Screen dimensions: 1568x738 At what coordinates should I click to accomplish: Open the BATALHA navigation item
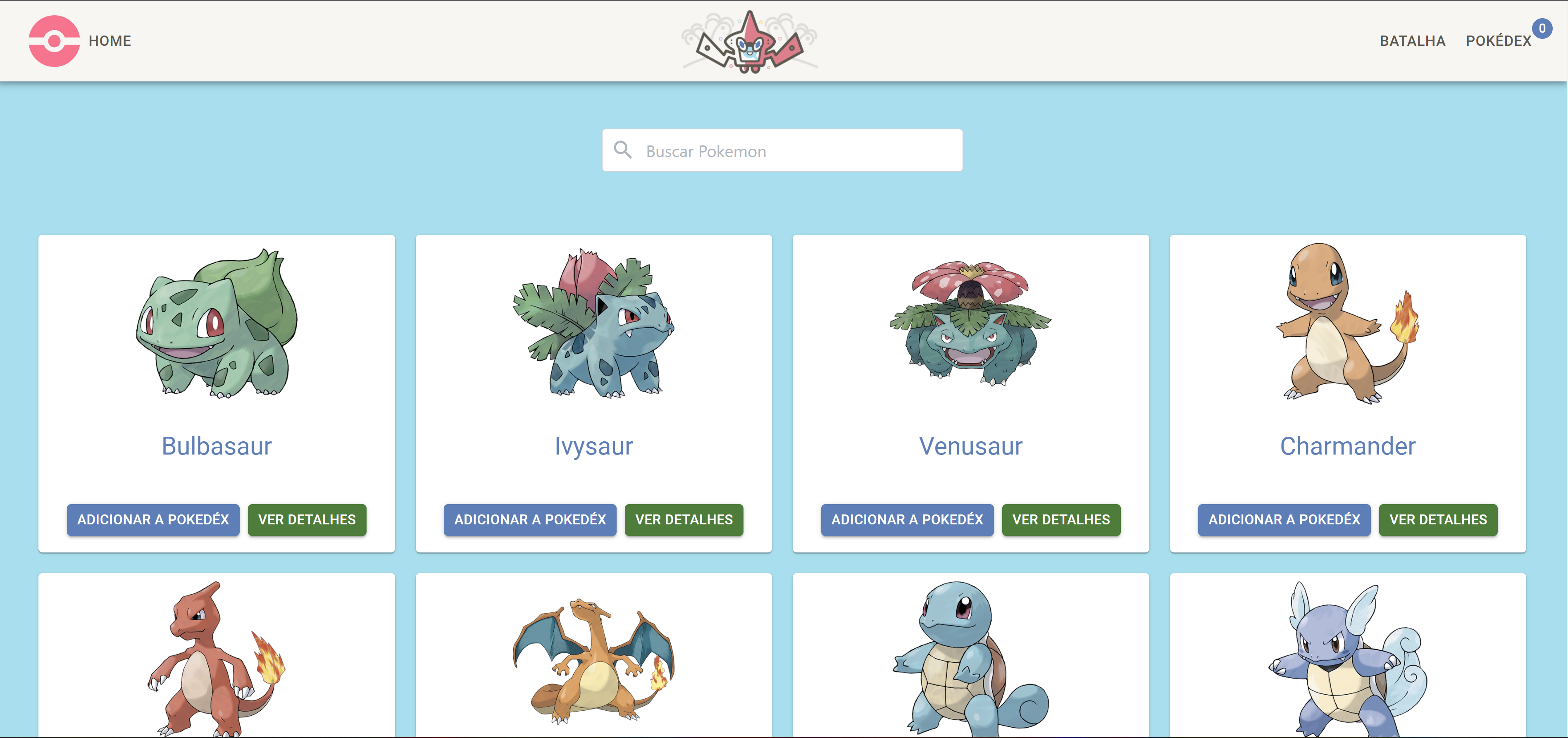(1413, 41)
